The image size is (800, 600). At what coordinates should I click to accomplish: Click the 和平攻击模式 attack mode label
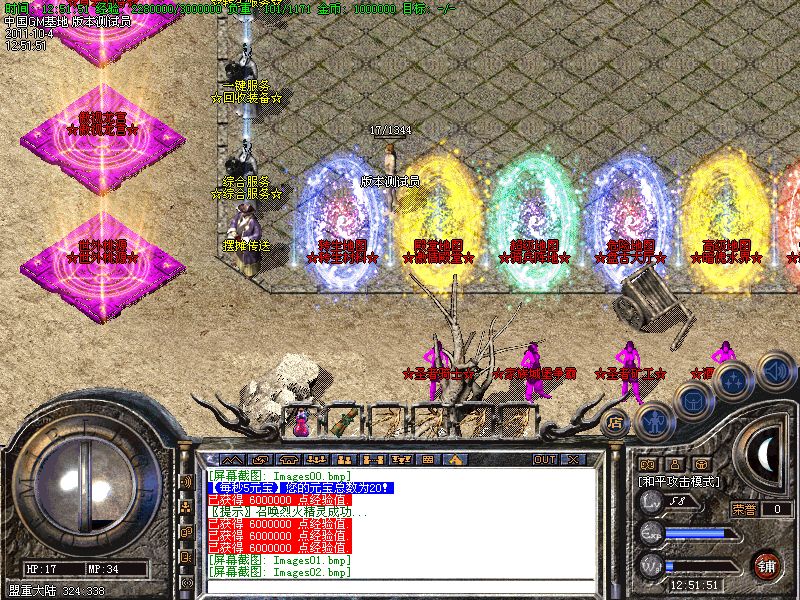(678, 481)
